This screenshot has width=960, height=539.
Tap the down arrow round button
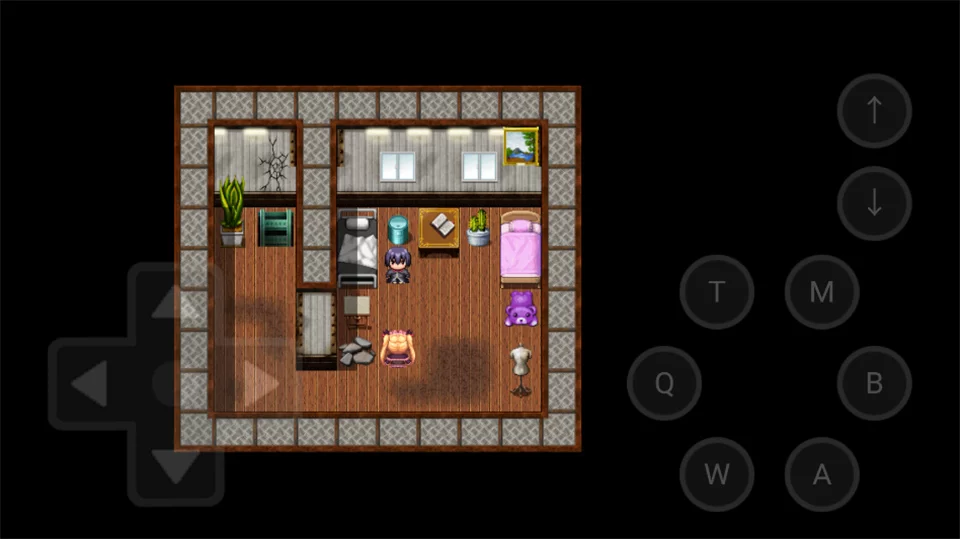(874, 203)
